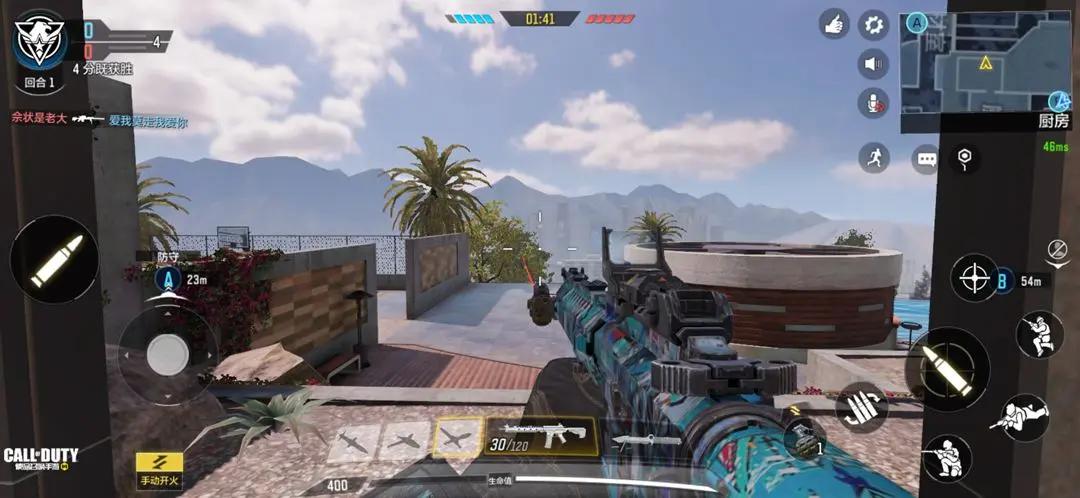Select the primary rifle with 30/120 ammo
Screen dimensions: 1080x498
click(x=541, y=437)
